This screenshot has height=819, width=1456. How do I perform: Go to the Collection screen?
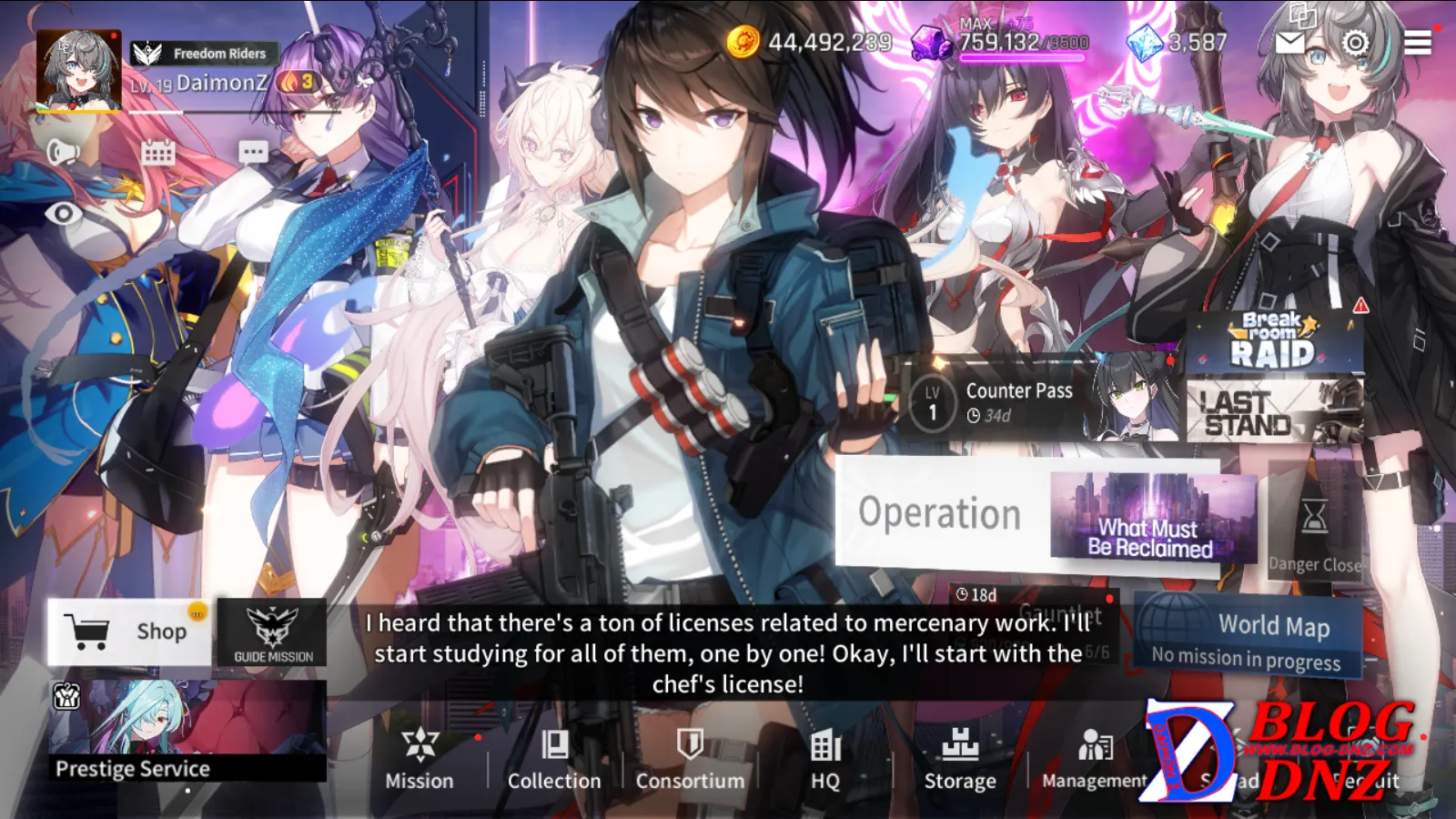[553, 759]
